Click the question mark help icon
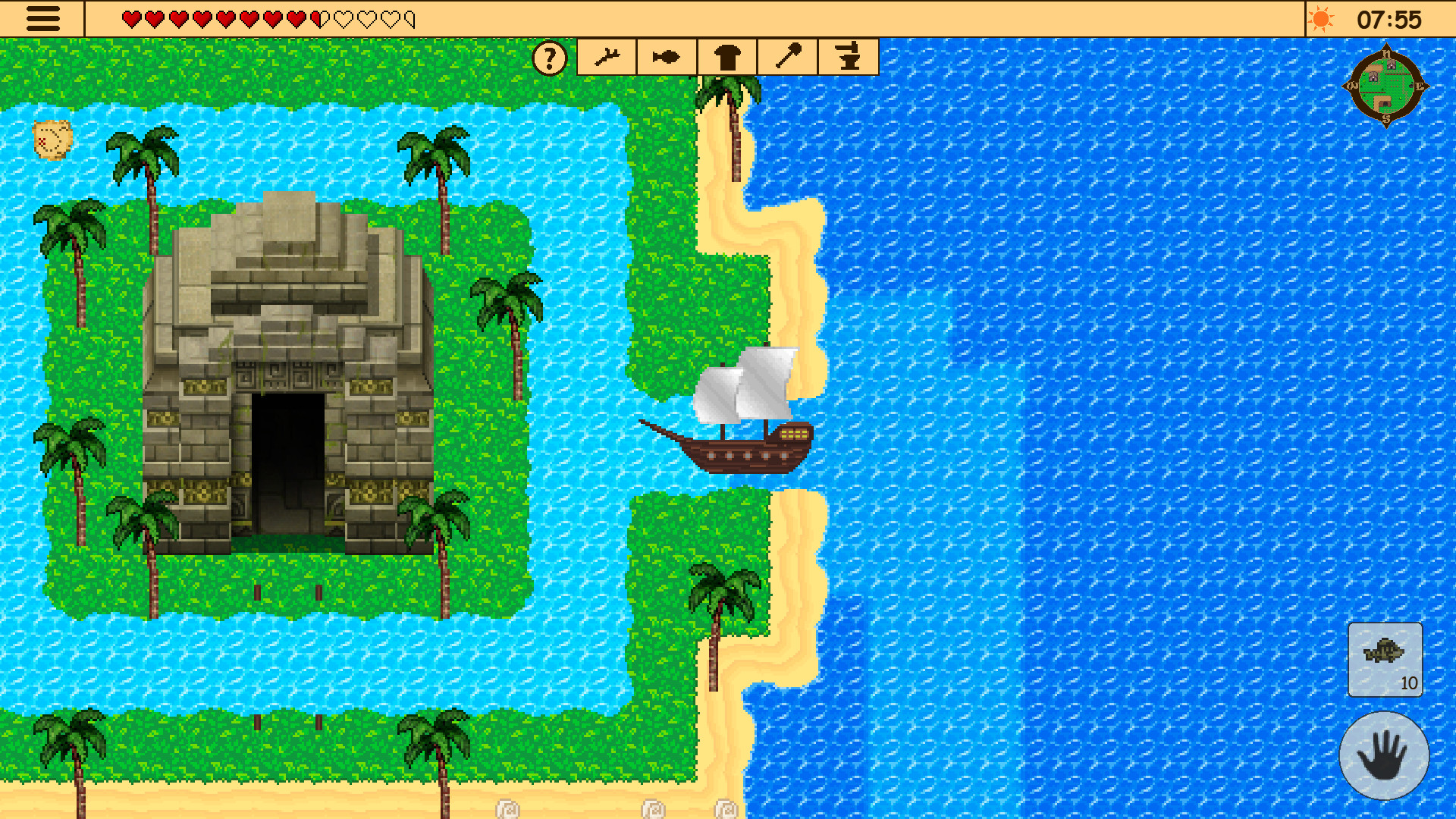Image resolution: width=1456 pixels, height=819 pixels. (x=549, y=57)
